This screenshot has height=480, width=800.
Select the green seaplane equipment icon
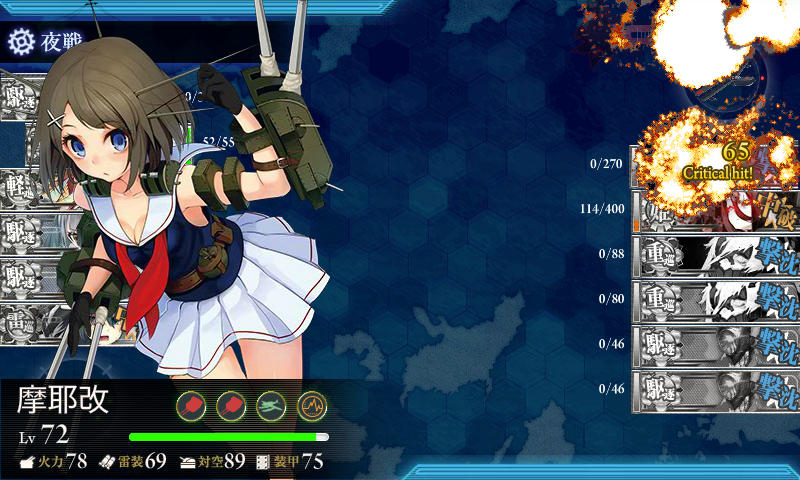(271, 405)
